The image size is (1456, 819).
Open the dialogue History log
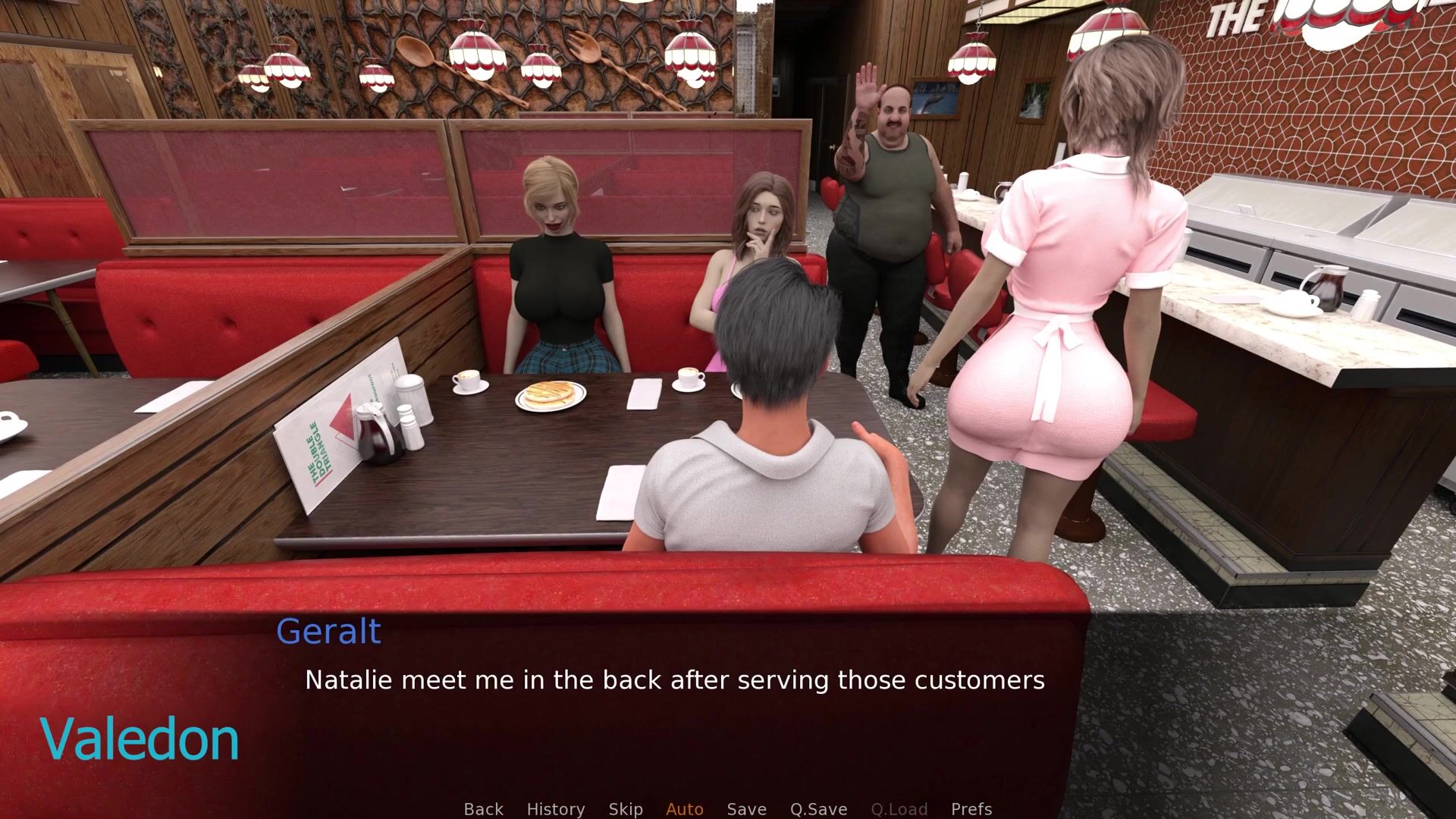coord(555,809)
